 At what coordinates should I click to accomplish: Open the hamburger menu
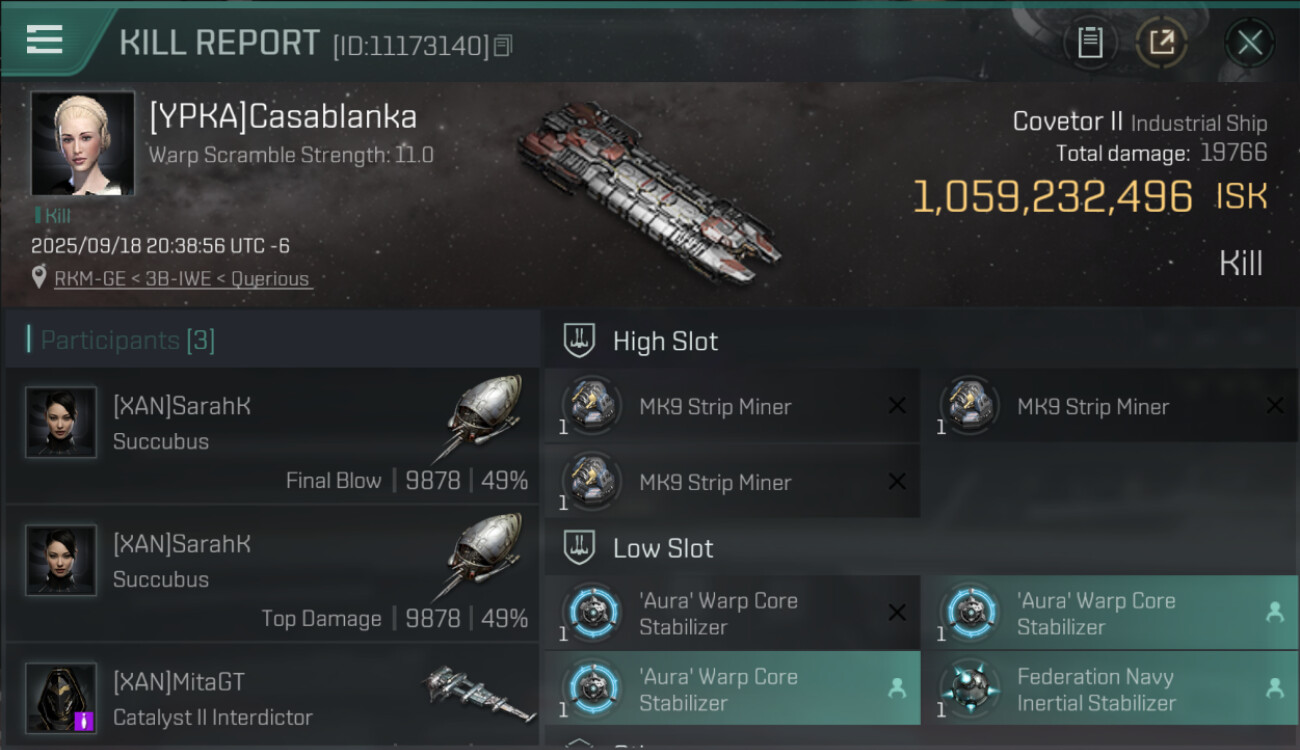click(45, 40)
